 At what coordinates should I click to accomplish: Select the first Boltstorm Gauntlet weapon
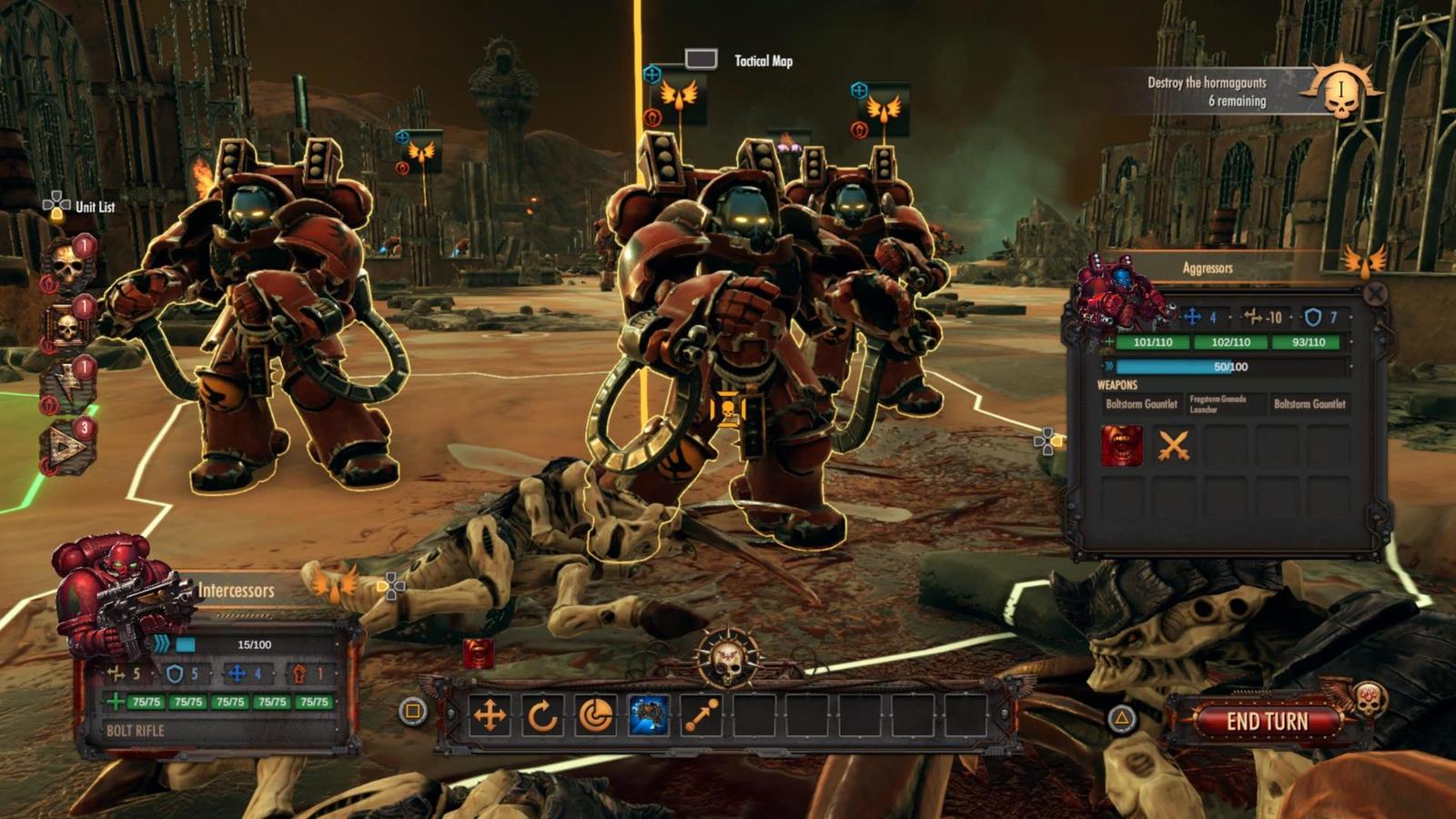tap(1141, 404)
